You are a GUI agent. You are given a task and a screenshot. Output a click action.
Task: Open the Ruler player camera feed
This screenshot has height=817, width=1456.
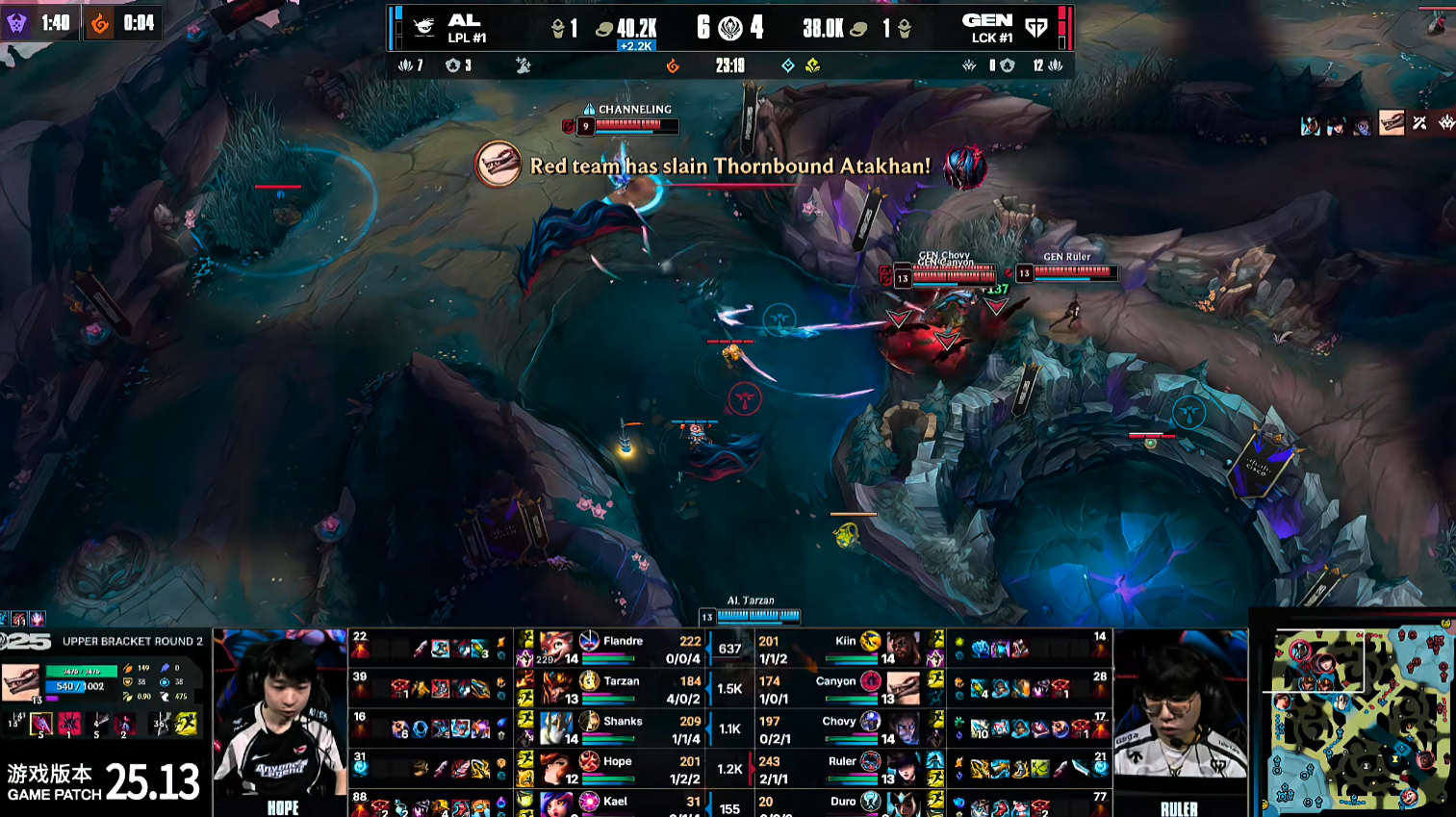(1180, 717)
